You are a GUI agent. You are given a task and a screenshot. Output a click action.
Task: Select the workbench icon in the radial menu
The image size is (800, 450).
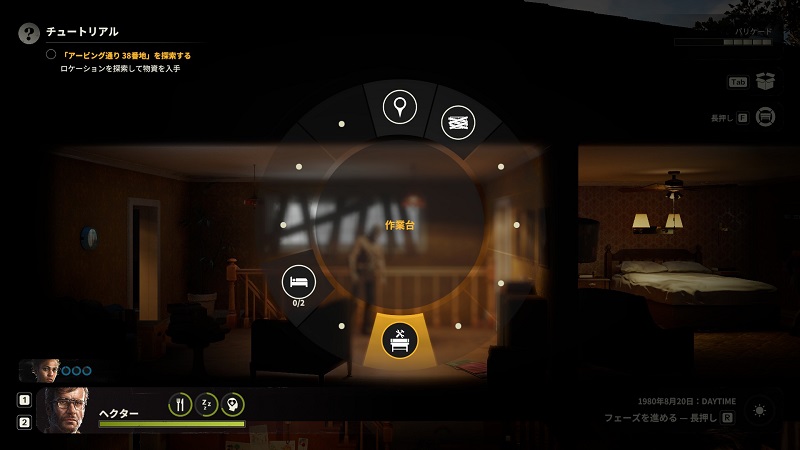399,342
